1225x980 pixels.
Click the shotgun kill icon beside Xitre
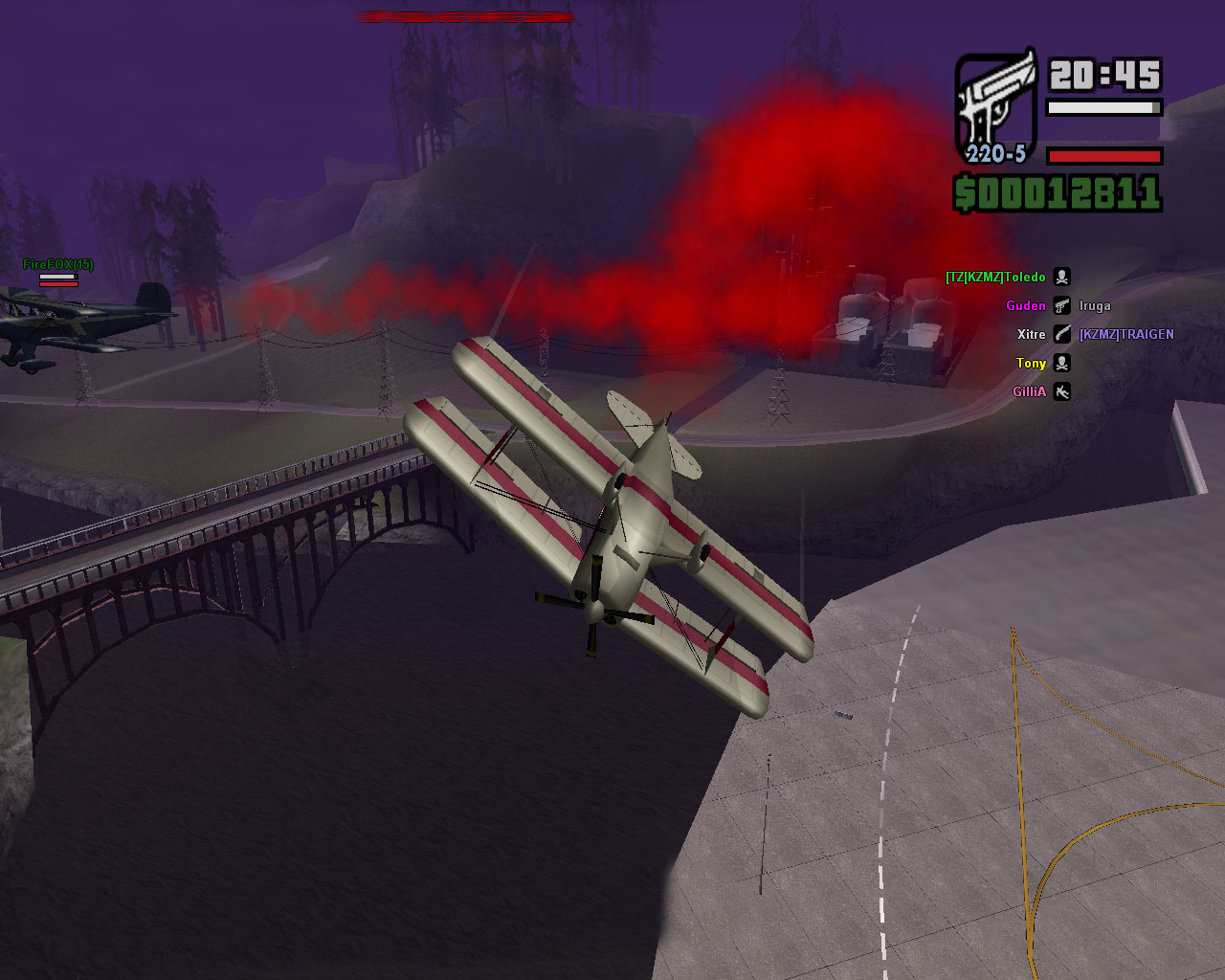1061,335
